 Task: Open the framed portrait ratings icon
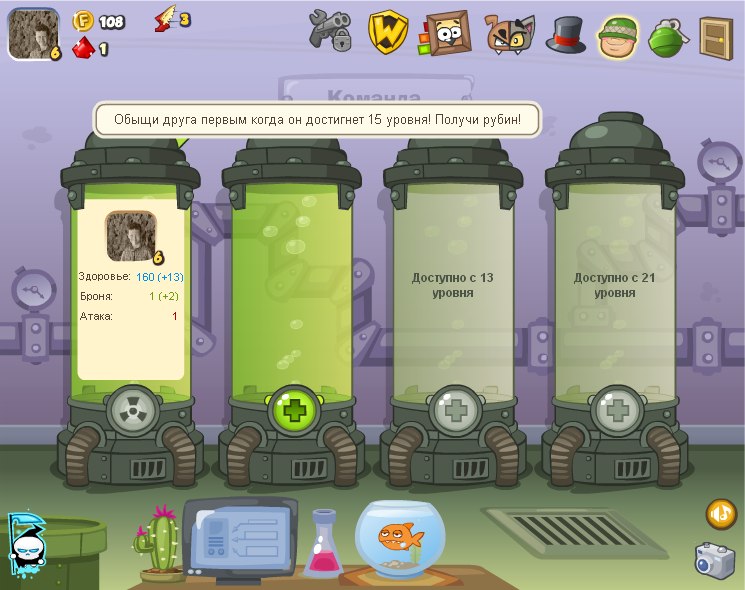[445, 33]
